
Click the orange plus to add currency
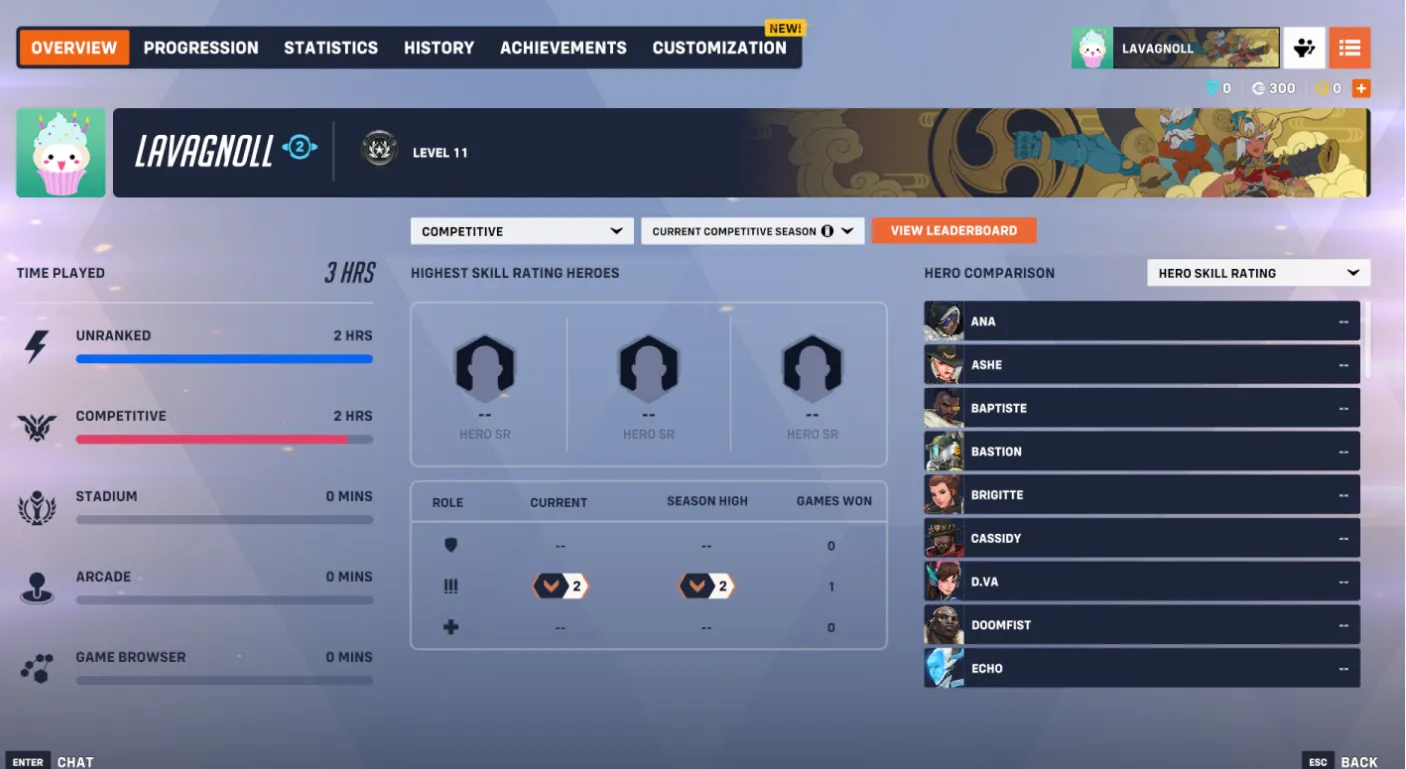[1361, 88]
